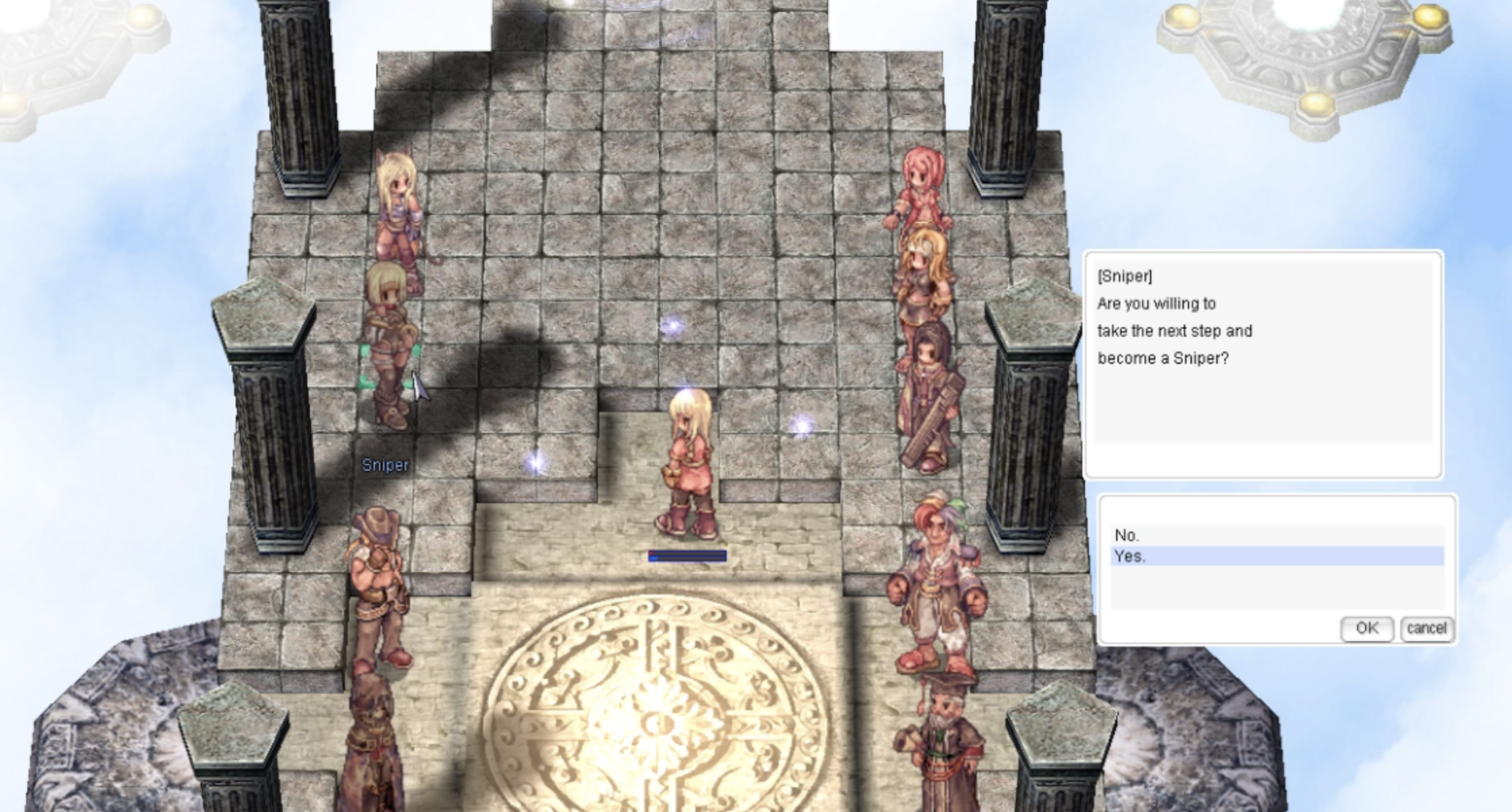Click the cancel button on the dialog
The width and height of the screenshot is (1512, 812).
(x=1427, y=629)
